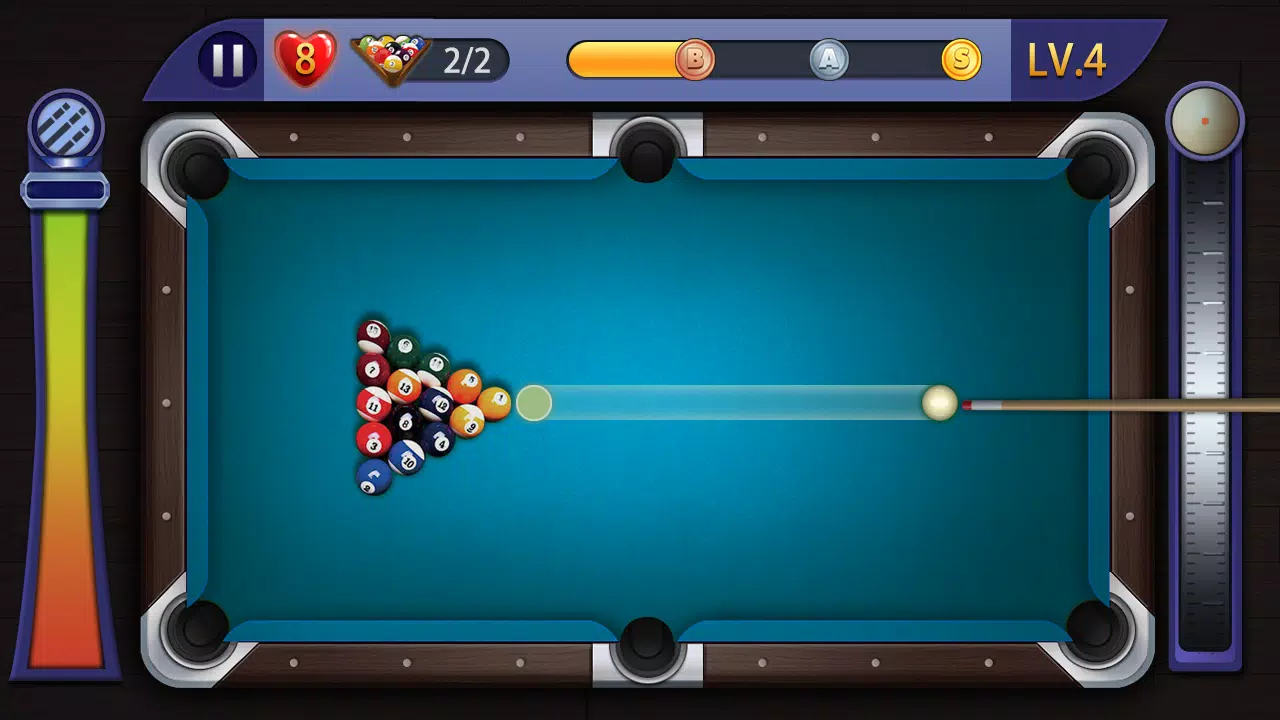Select the bronze B medal marker
The image size is (1280, 720).
(696, 60)
